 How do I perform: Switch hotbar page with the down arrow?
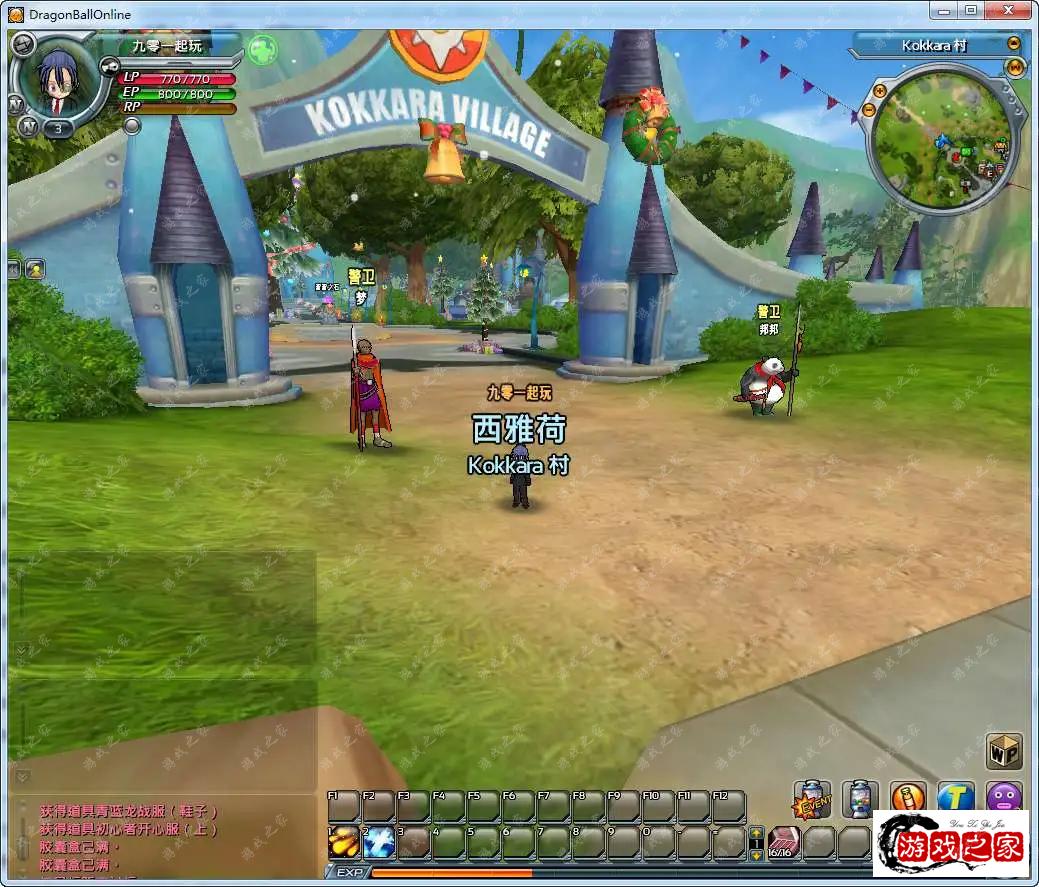(757, 855)
